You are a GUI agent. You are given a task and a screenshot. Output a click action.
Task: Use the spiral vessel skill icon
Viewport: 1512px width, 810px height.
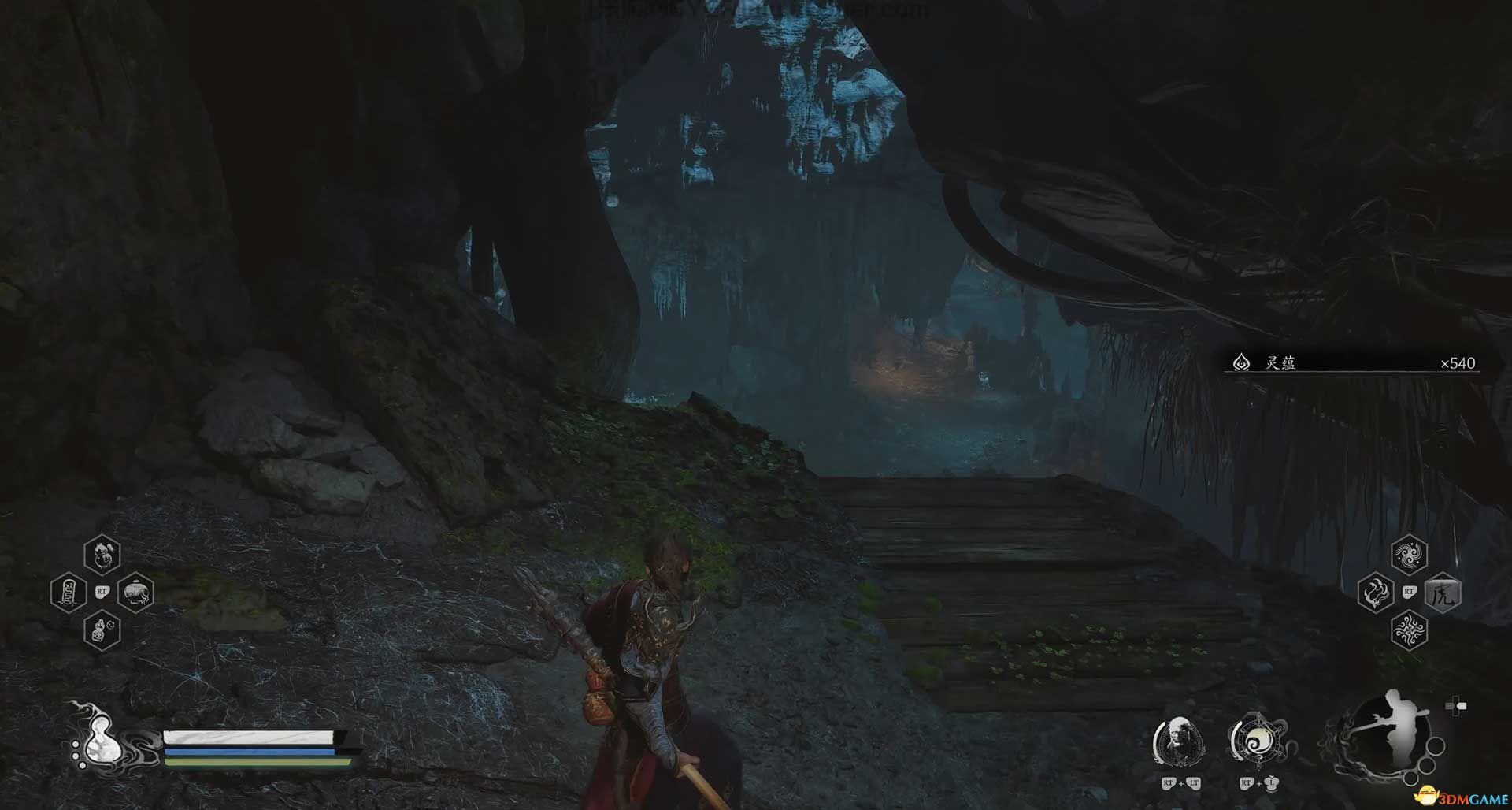(x=1258, y=742)
